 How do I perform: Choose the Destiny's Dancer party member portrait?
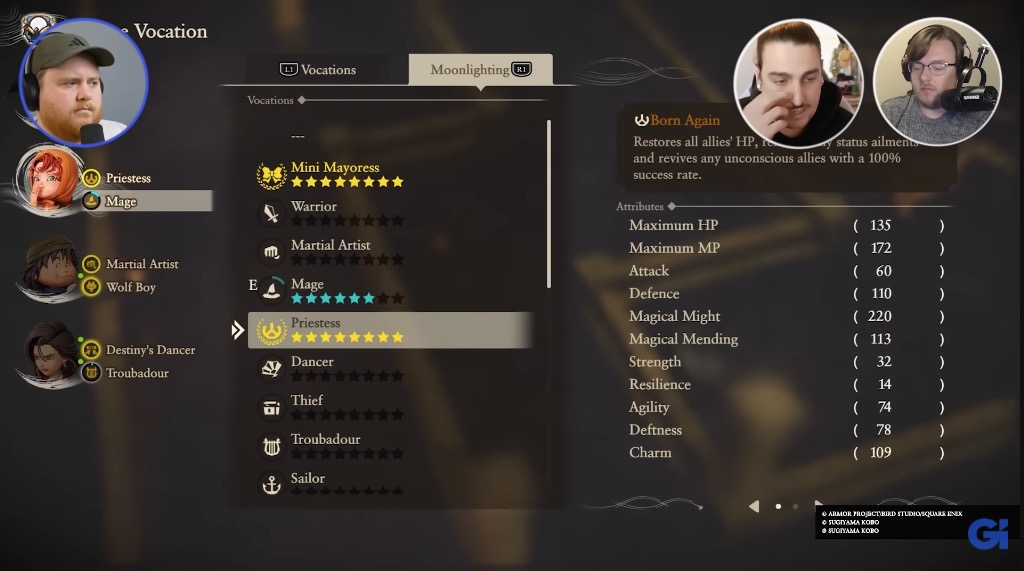(49, 353)
